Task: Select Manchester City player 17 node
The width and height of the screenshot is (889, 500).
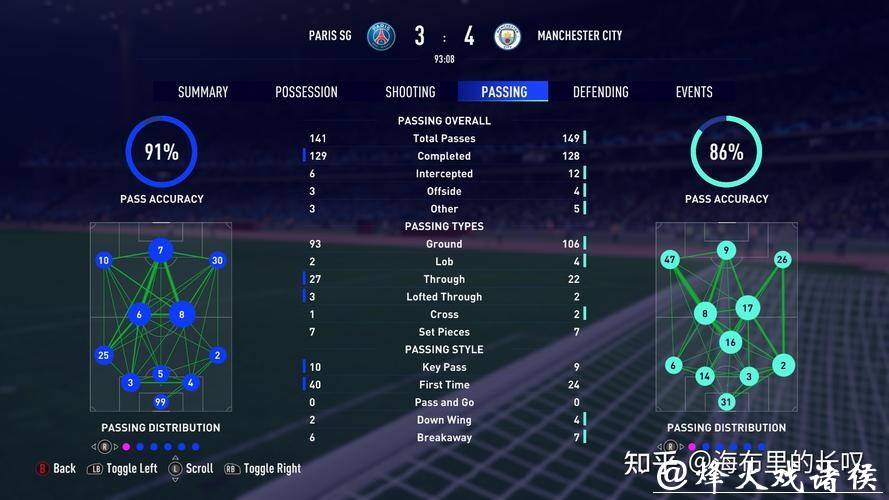Action: click(748, 307)
